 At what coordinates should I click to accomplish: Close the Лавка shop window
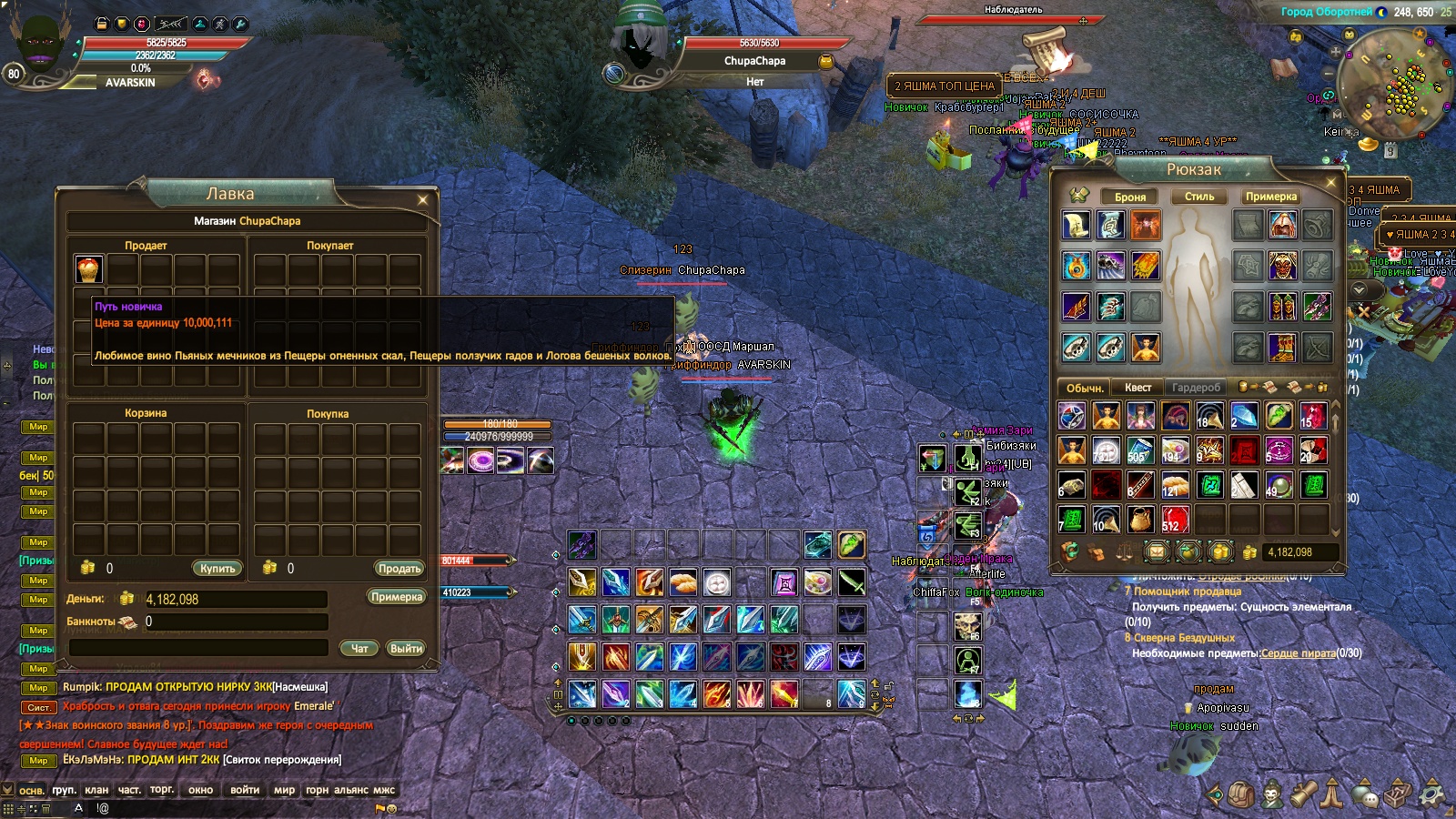click(x=422, y=199)
